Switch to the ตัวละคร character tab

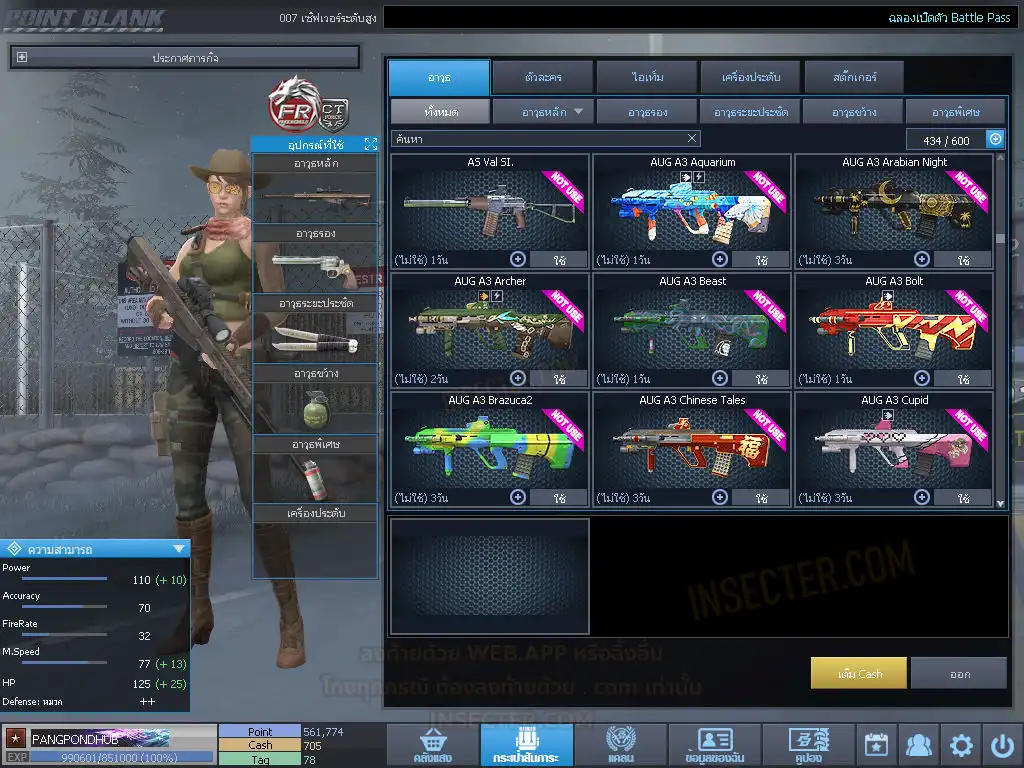541,77
